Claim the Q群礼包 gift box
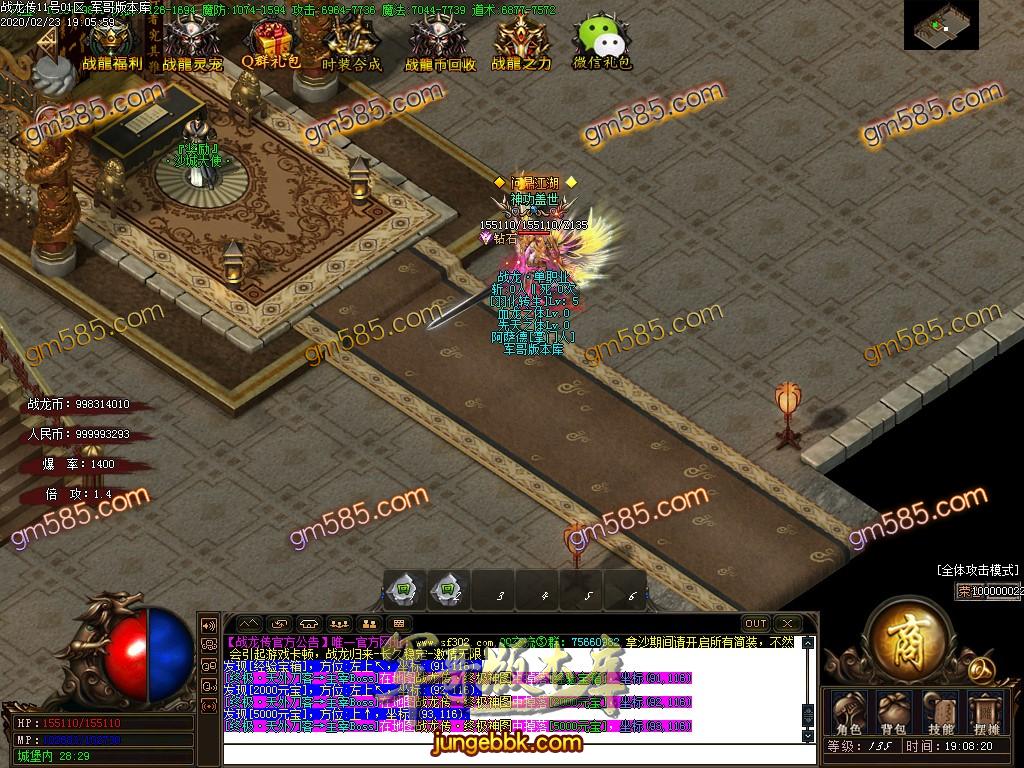 (270, 44)
